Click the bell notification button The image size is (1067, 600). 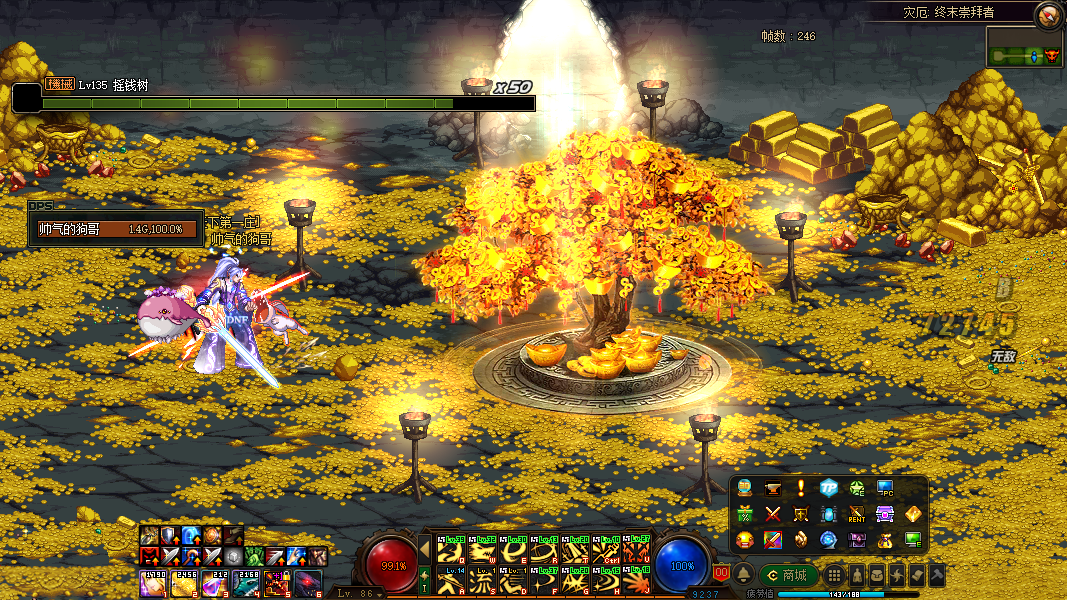pos(744,575)
